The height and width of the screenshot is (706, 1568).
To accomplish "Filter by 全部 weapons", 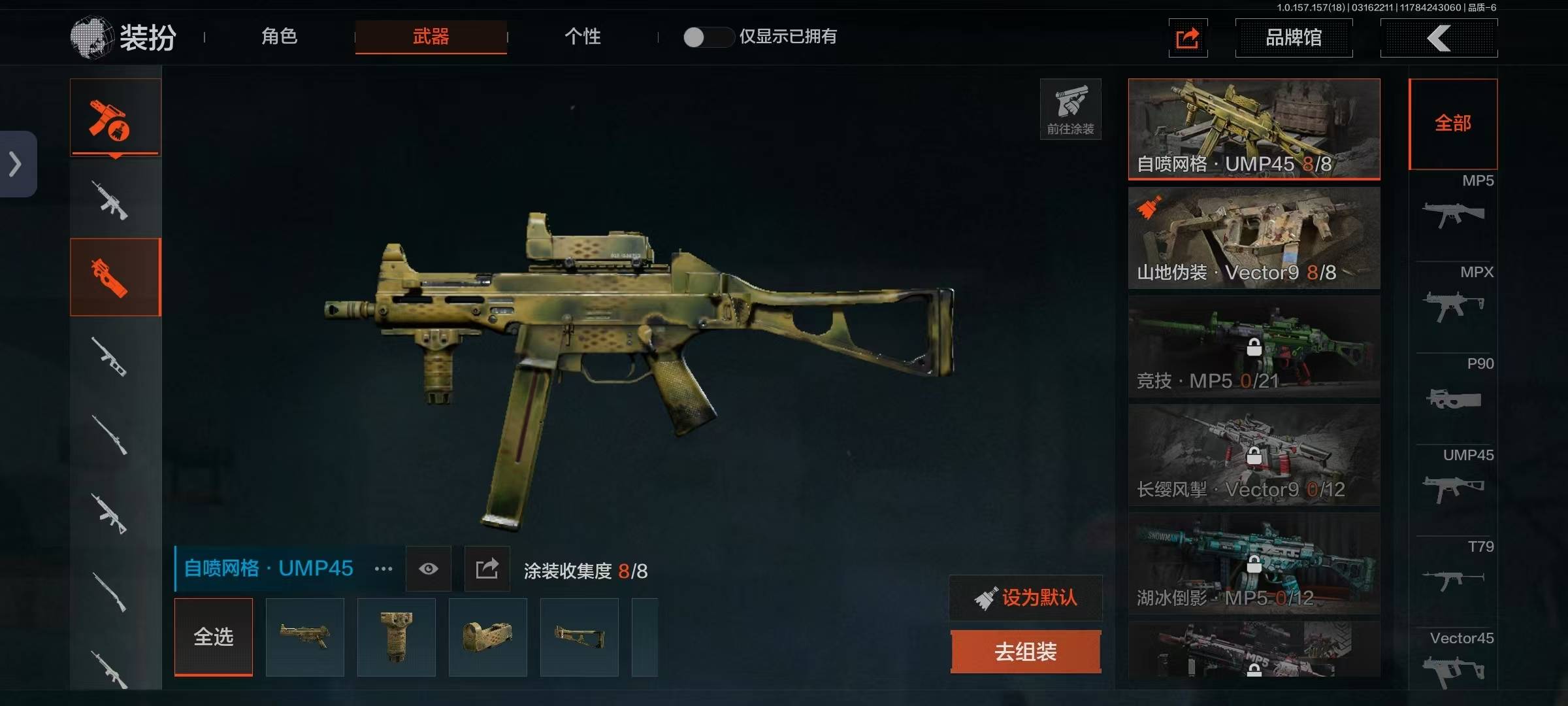I will tap(1453, 124).
